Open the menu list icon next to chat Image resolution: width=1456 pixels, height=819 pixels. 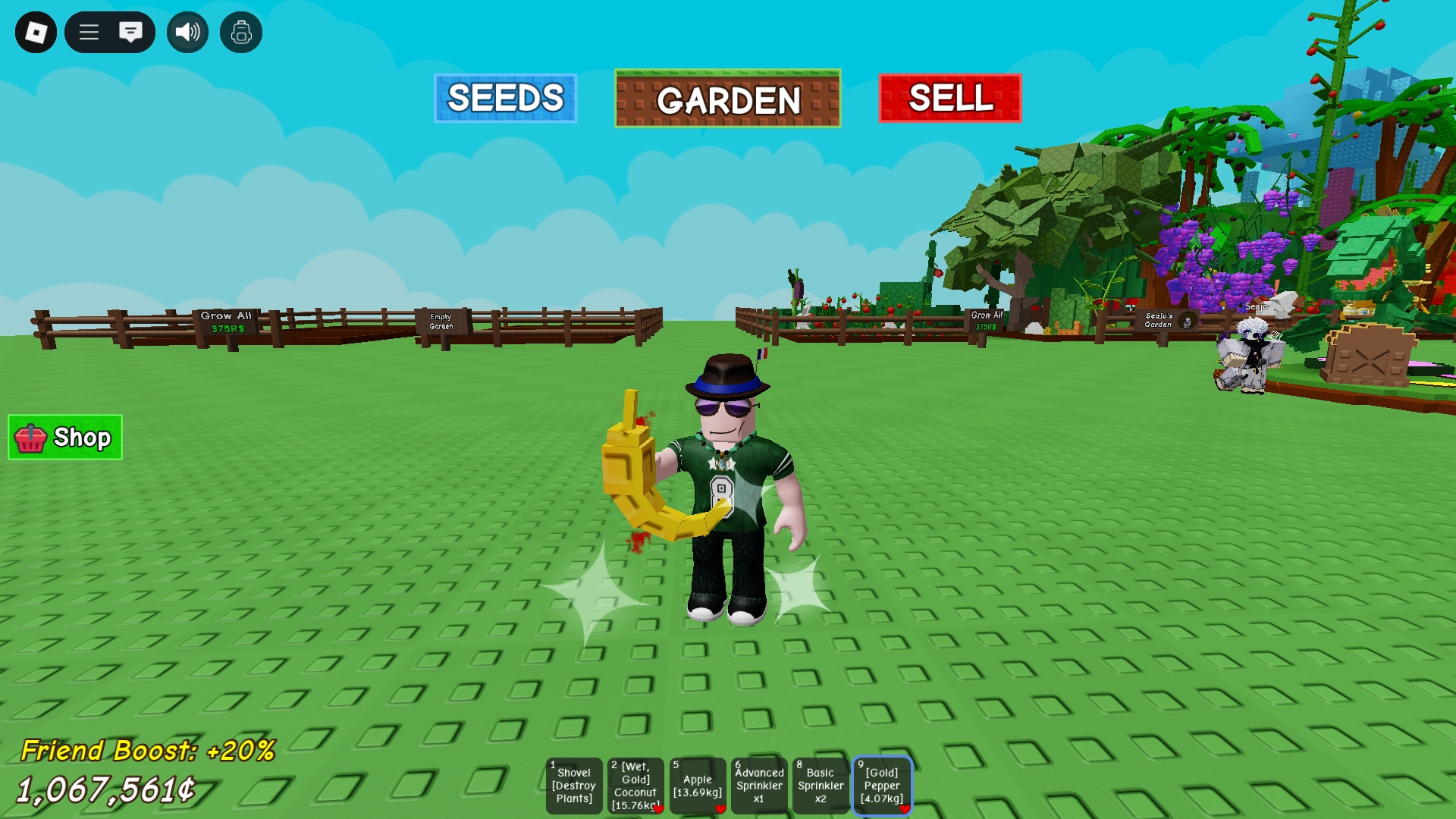tap(89, 33)
